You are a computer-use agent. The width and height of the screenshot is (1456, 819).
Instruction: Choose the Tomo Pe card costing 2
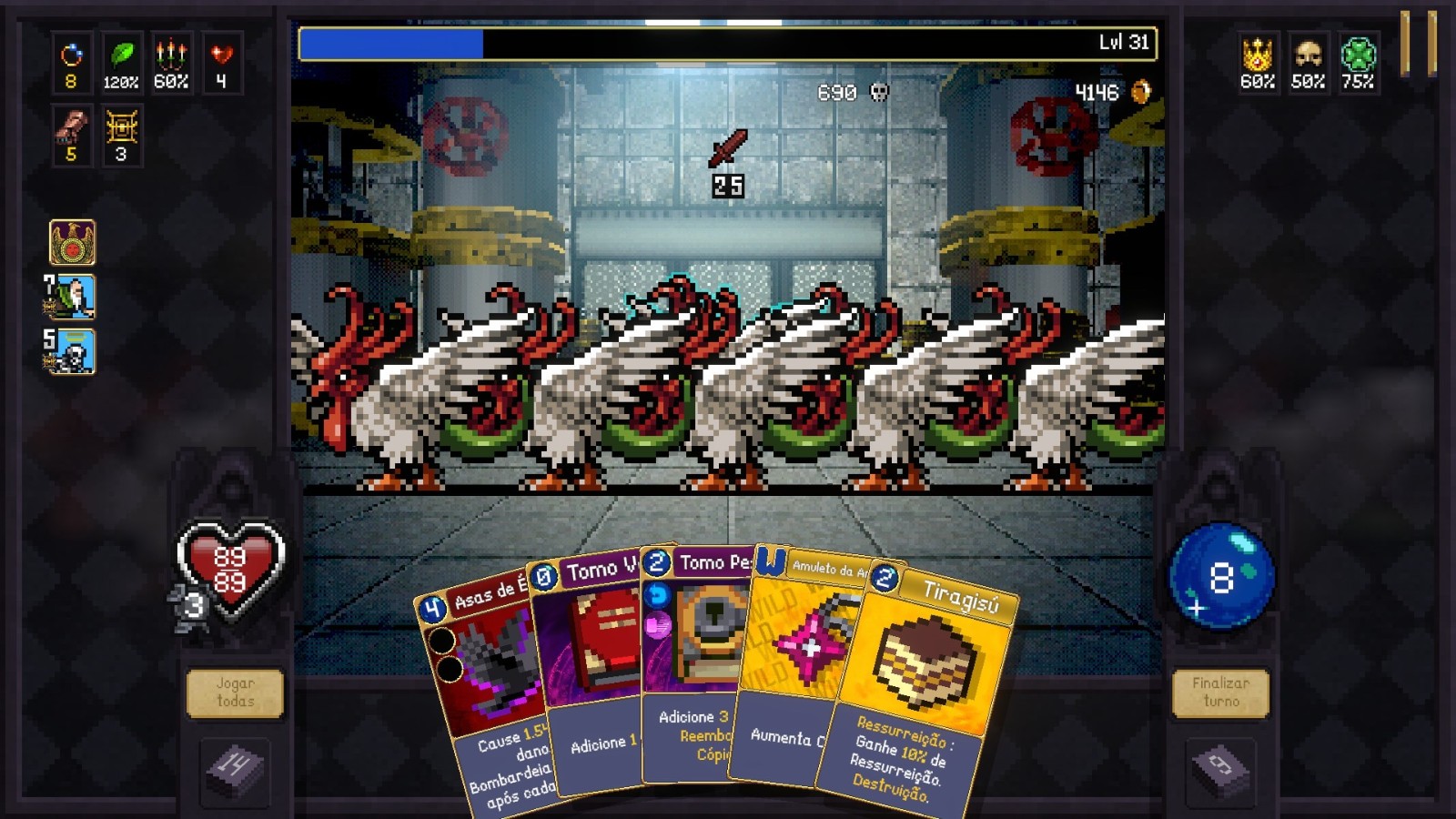pos(696,664)
